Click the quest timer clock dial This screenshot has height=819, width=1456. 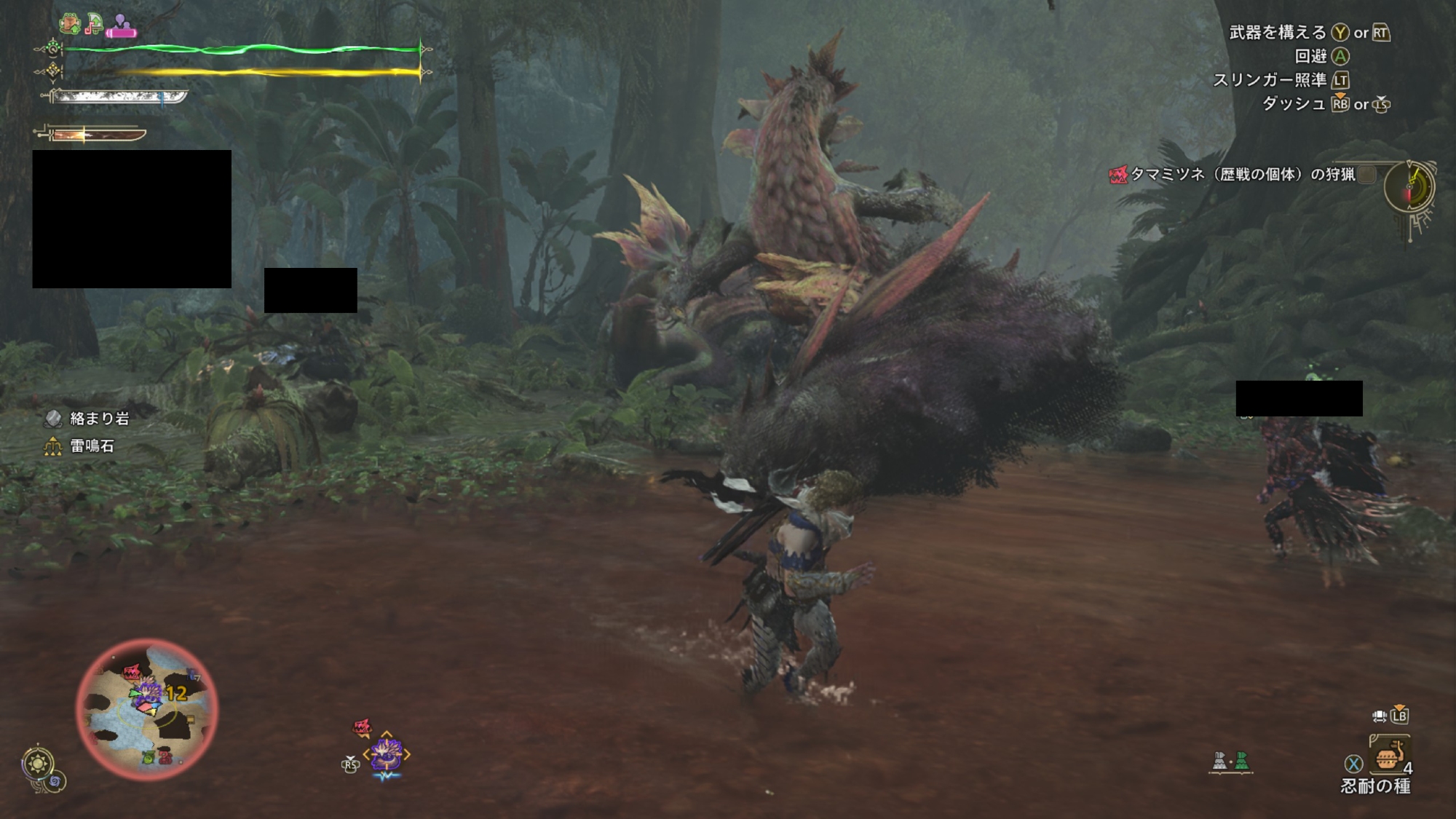[x=1409, y=187]
